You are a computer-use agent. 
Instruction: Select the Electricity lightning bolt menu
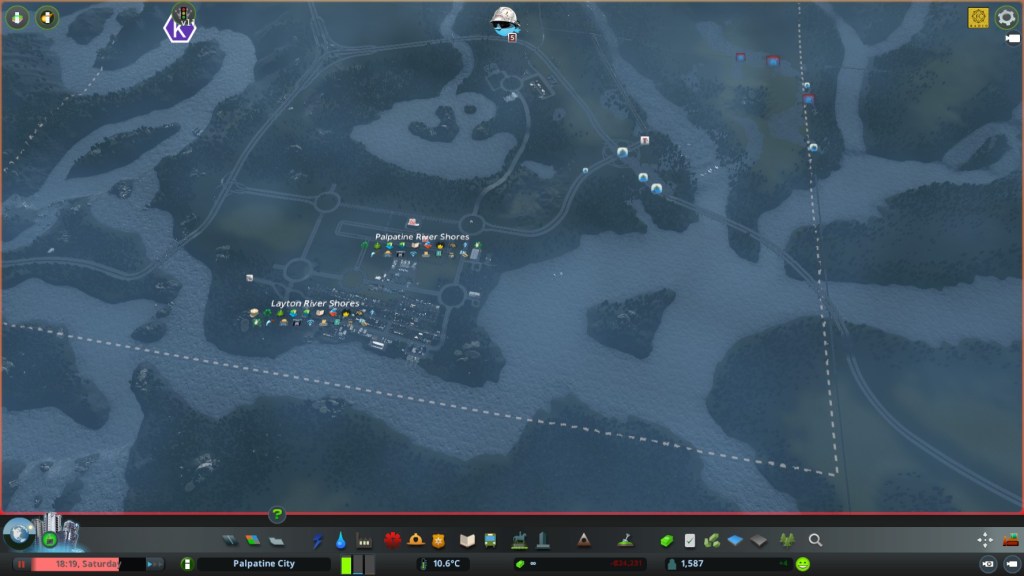pyautogui.click(x=318, y=540)
